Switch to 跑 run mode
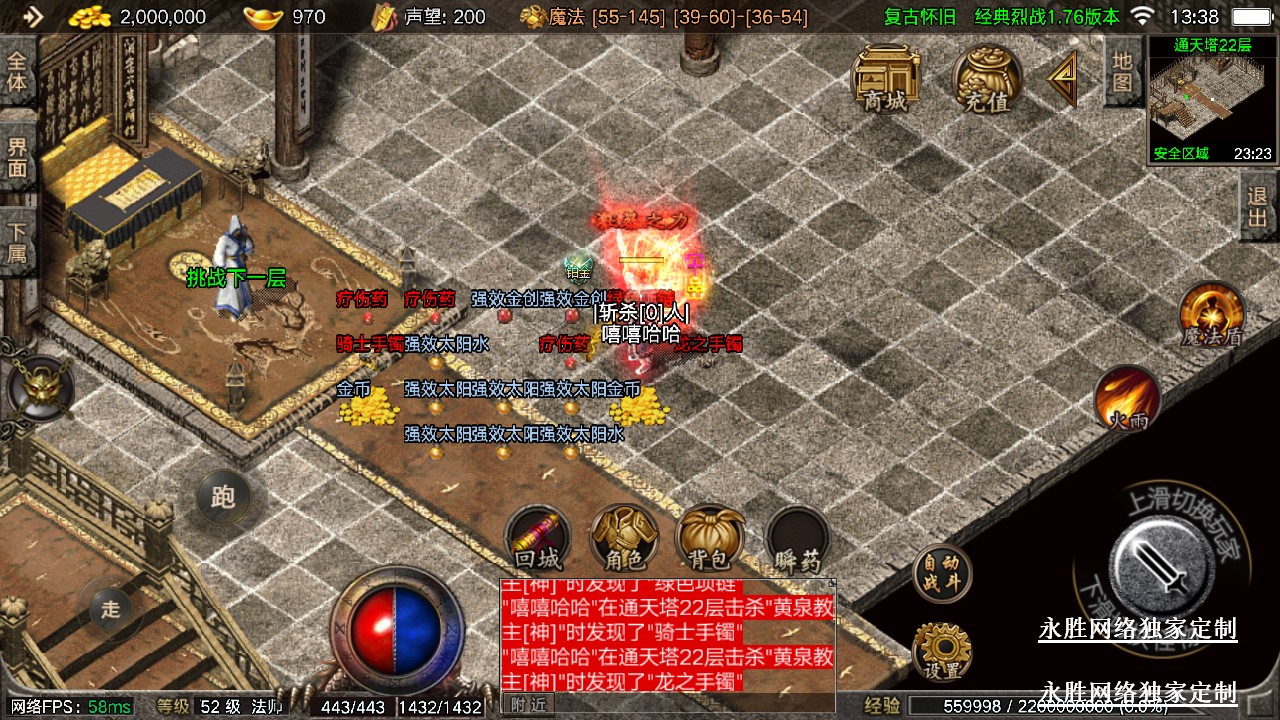The height and width of the screenshot is (720, 1280). tap(222, 496)
